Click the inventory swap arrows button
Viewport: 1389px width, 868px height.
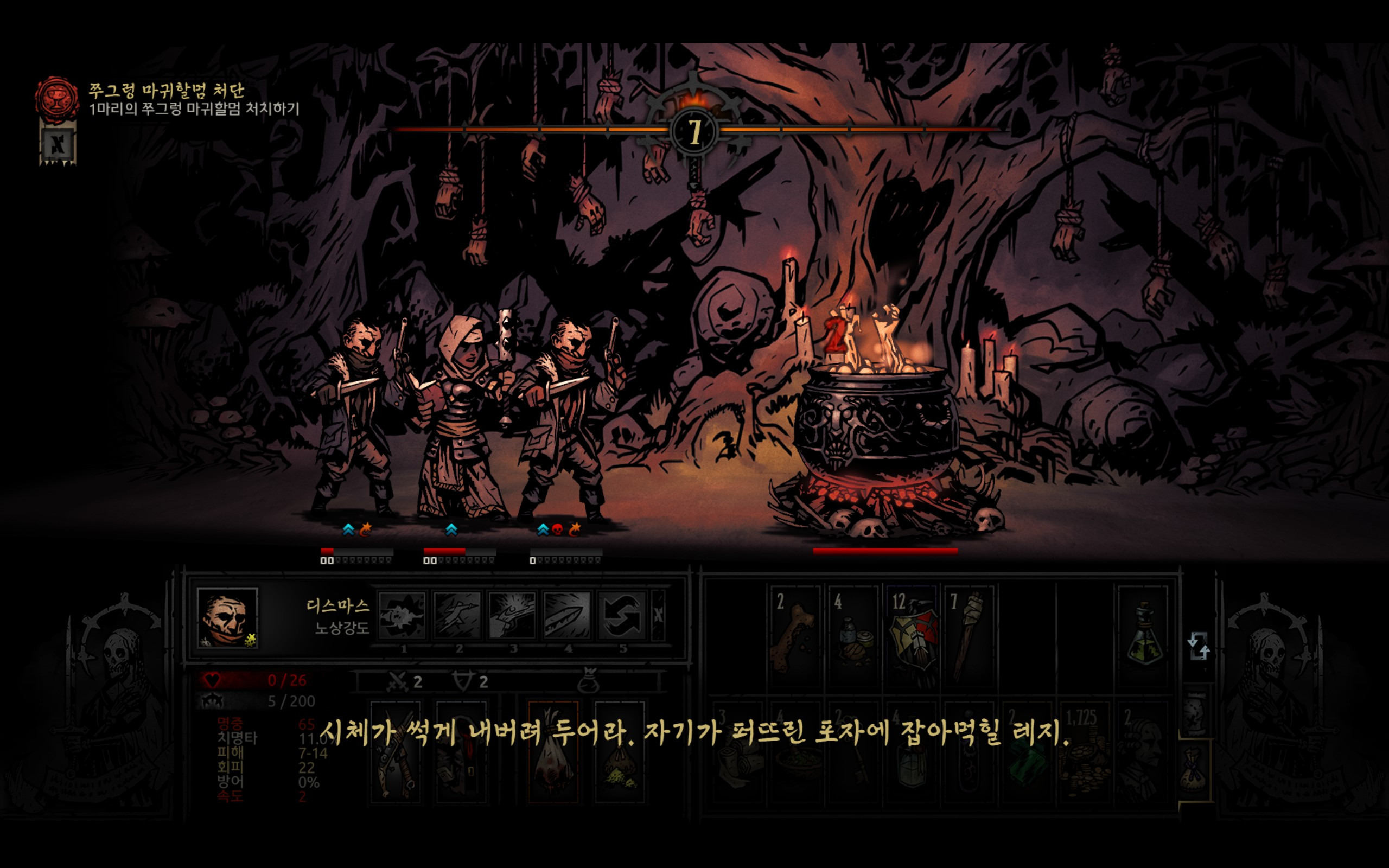[1198, 647]
